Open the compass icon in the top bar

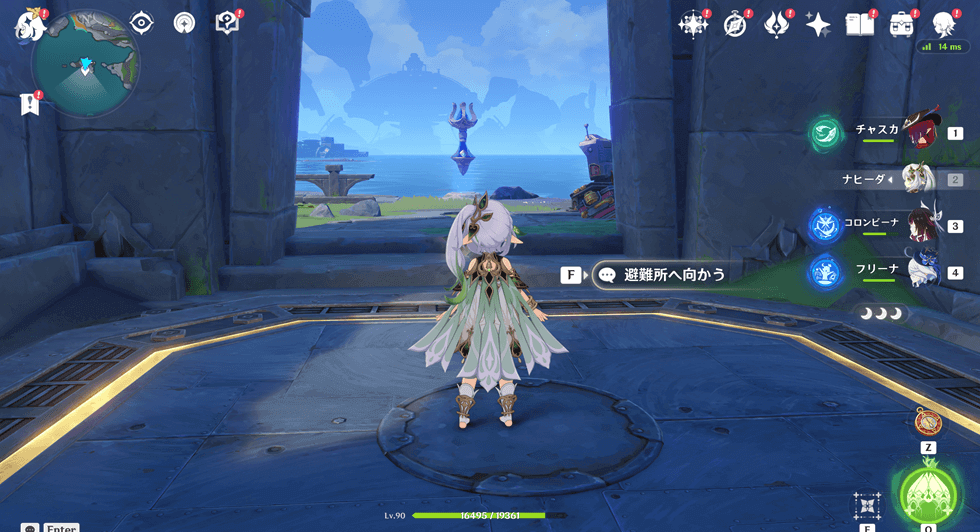click(x=735, y=25)
